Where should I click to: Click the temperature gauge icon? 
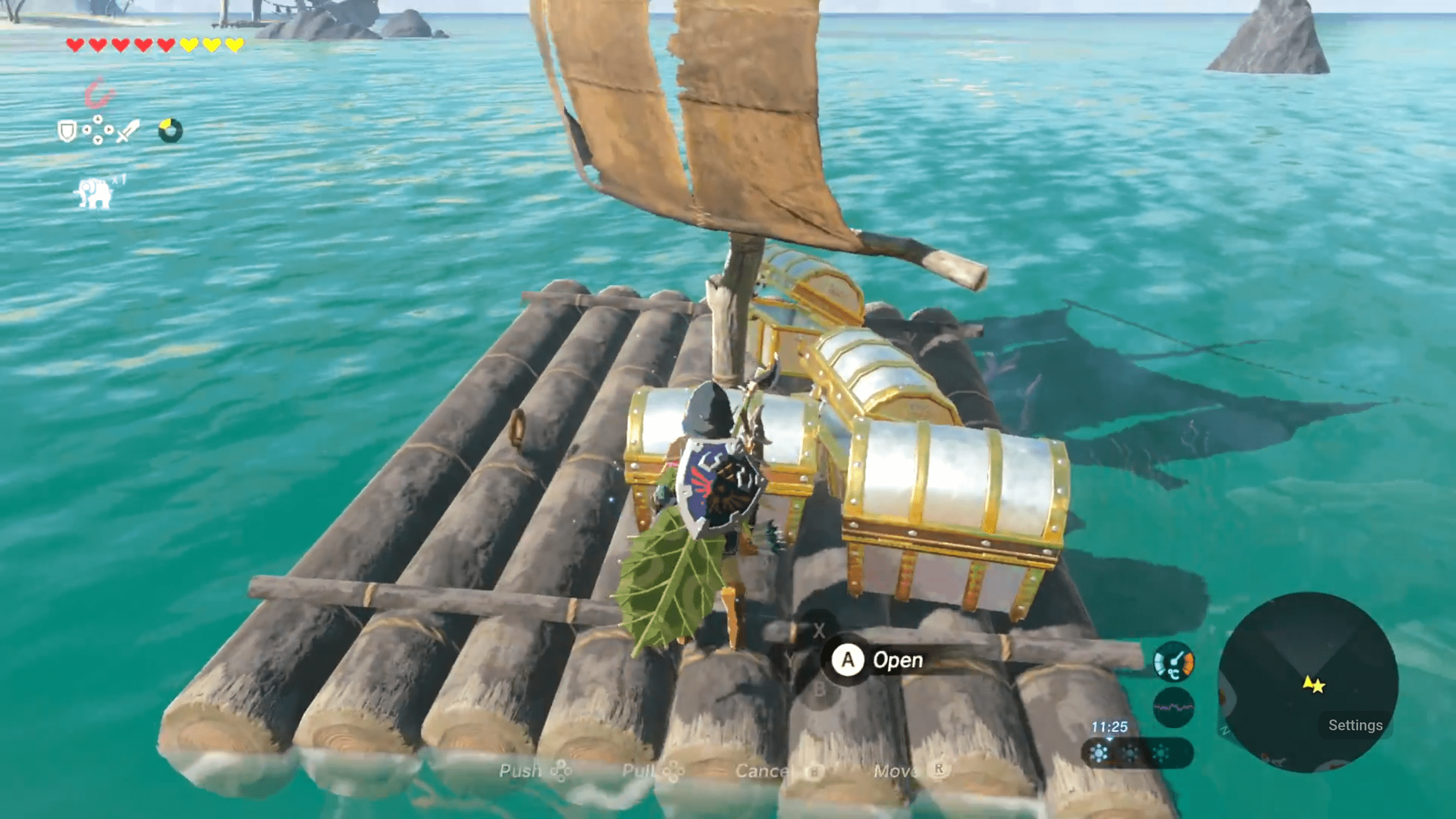pos(1173,662)
